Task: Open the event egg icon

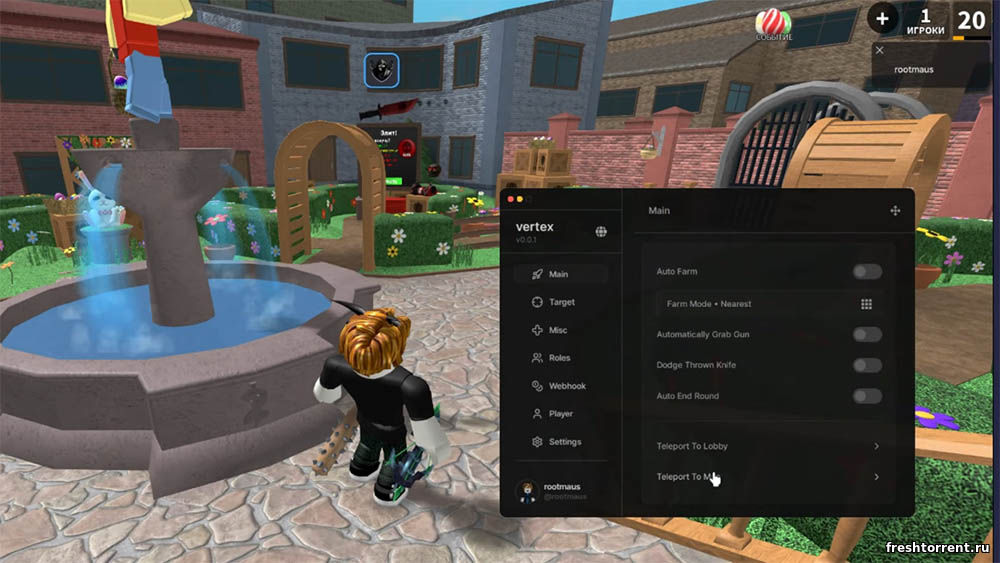Action: [772, 22]
